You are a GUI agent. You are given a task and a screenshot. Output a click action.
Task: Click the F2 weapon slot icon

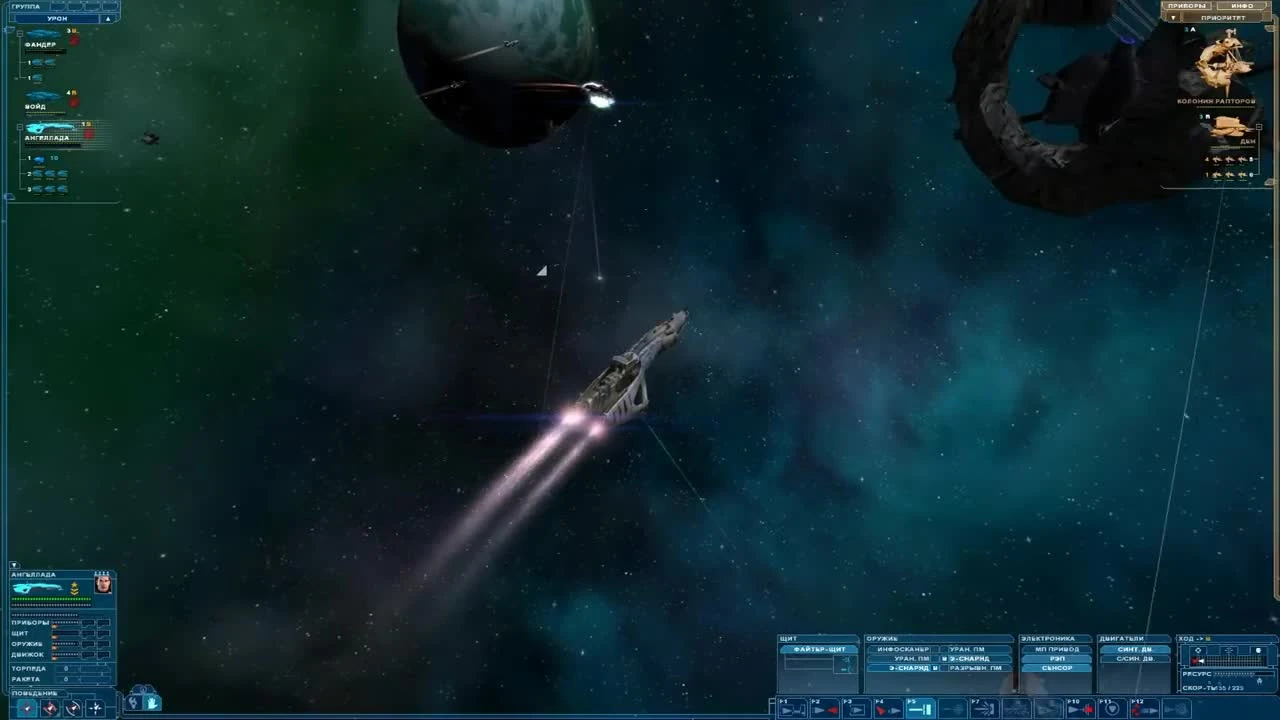[x=826, y=708]
